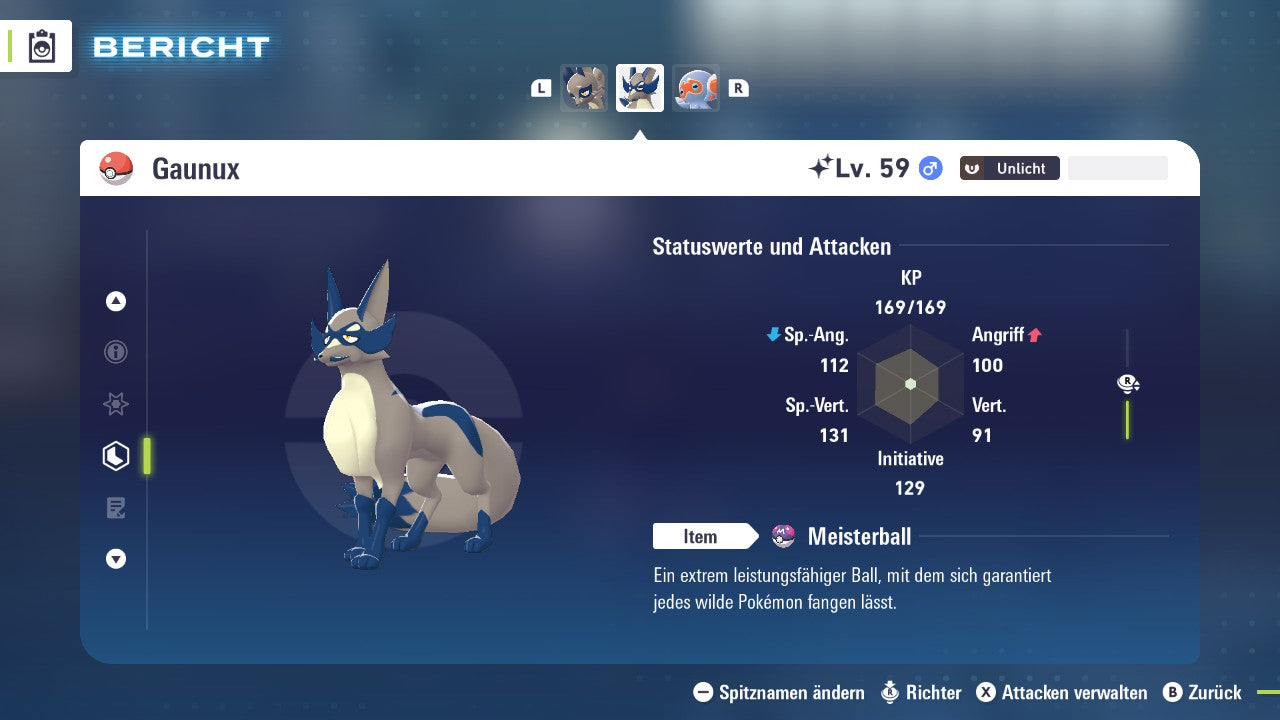Click the down arrow navigation circle

(115, 559)
